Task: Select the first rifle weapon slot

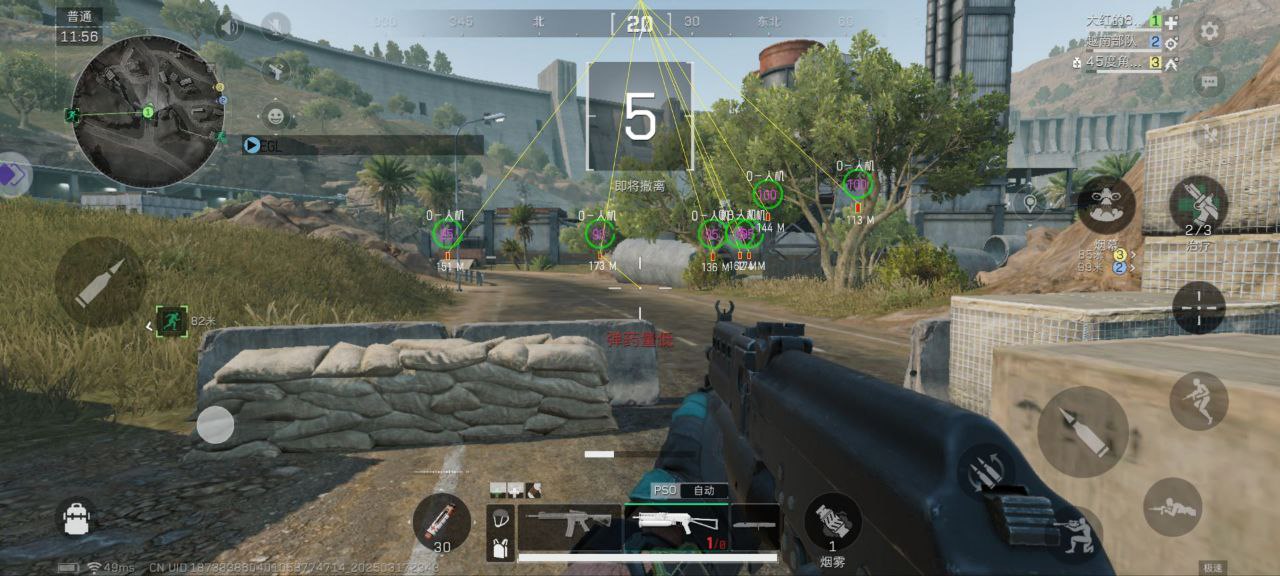Action: click(569, 522)
